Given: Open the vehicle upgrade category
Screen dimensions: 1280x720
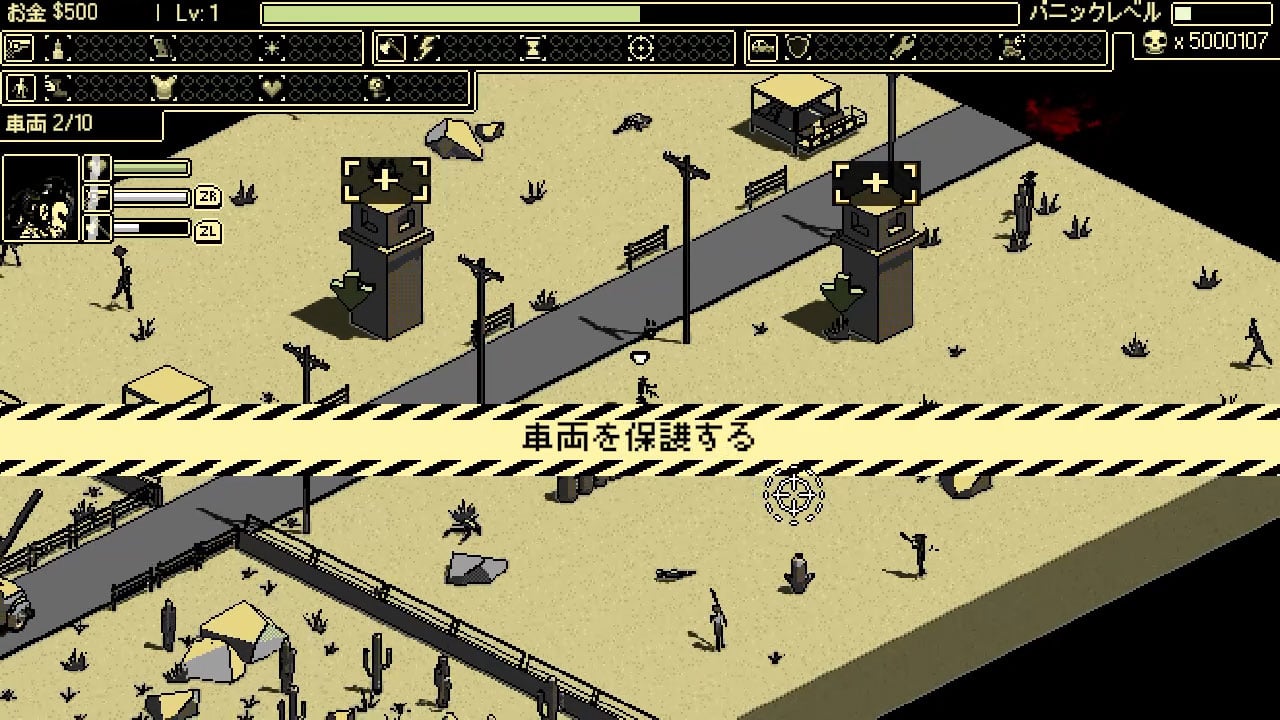Looking at the screenshot, I should (x=763, y=48).
